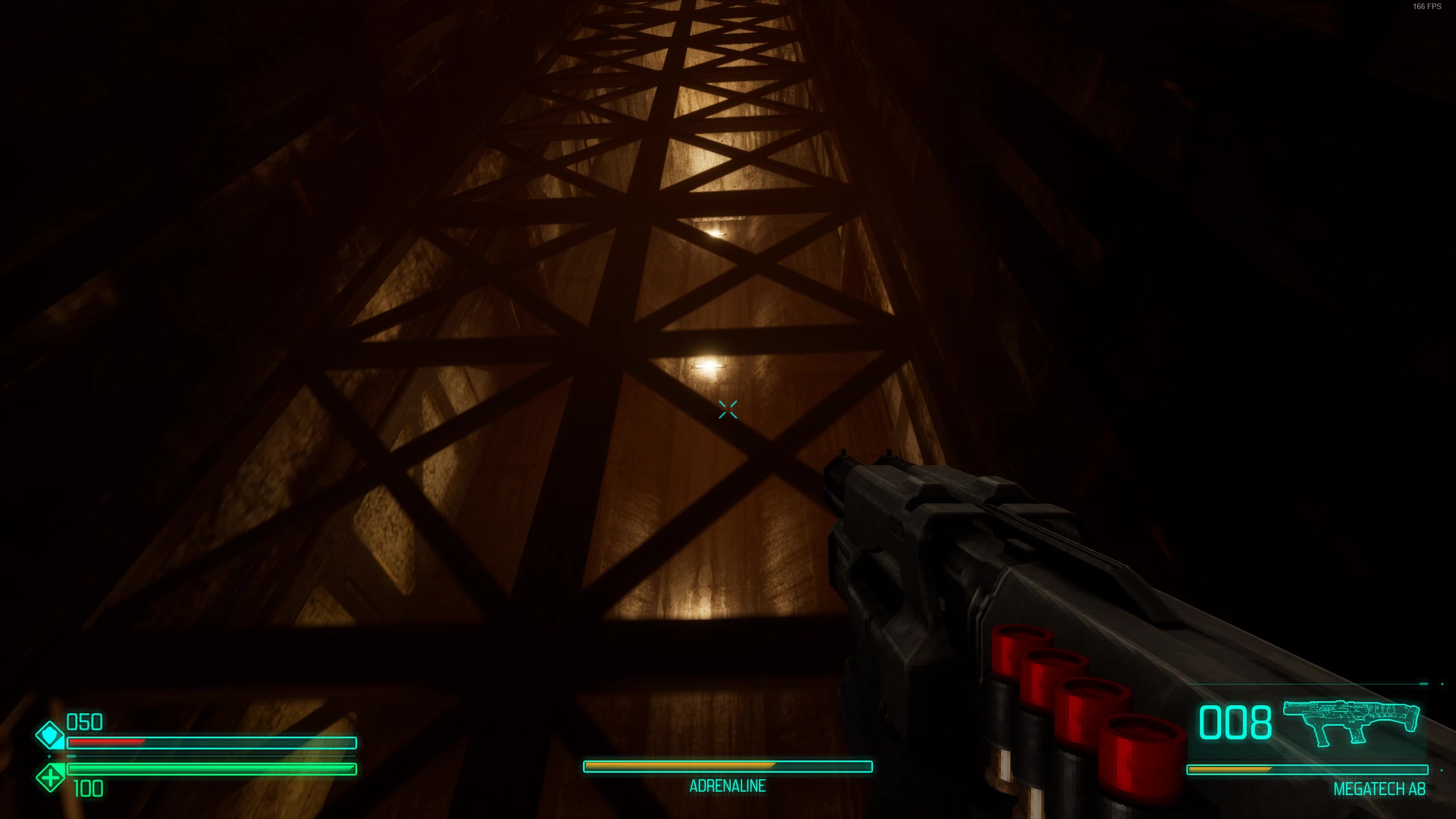Select the armor shield icon
Viewport: 1456px width, 819px height.
tap(50, 735)
